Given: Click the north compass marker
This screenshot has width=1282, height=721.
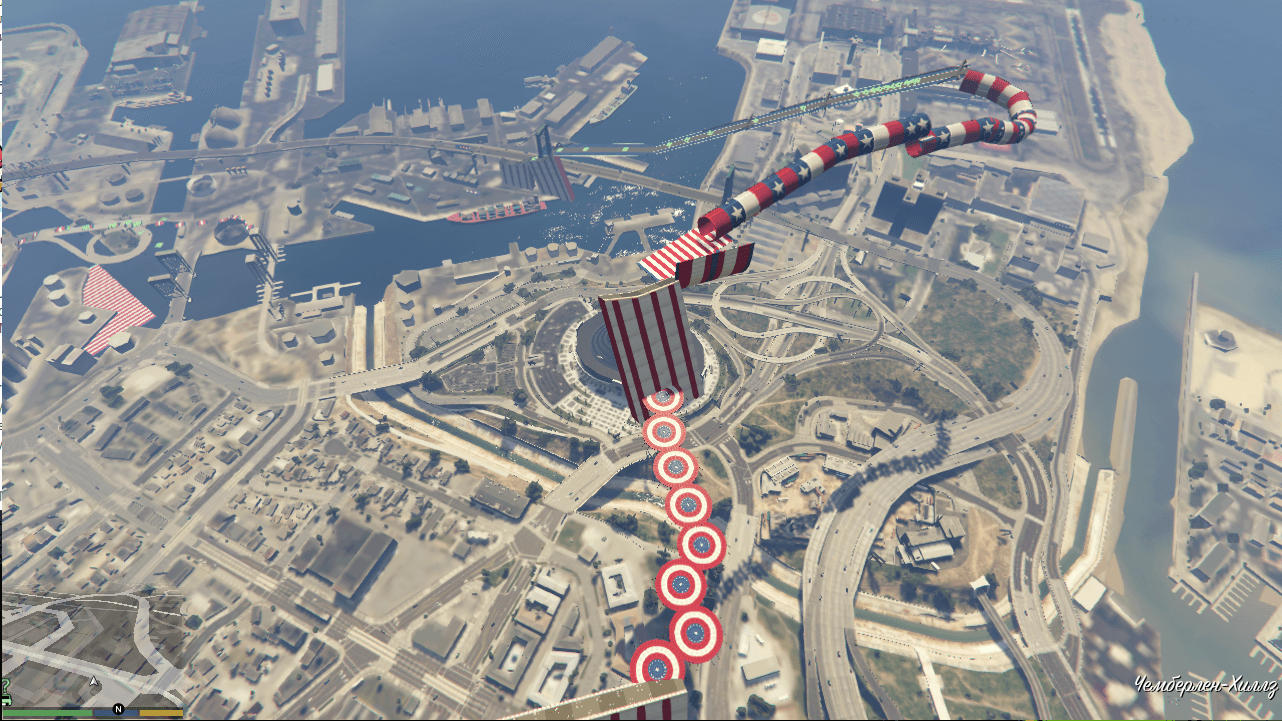Looking at the screenshot, I should [x=118, y=710].
